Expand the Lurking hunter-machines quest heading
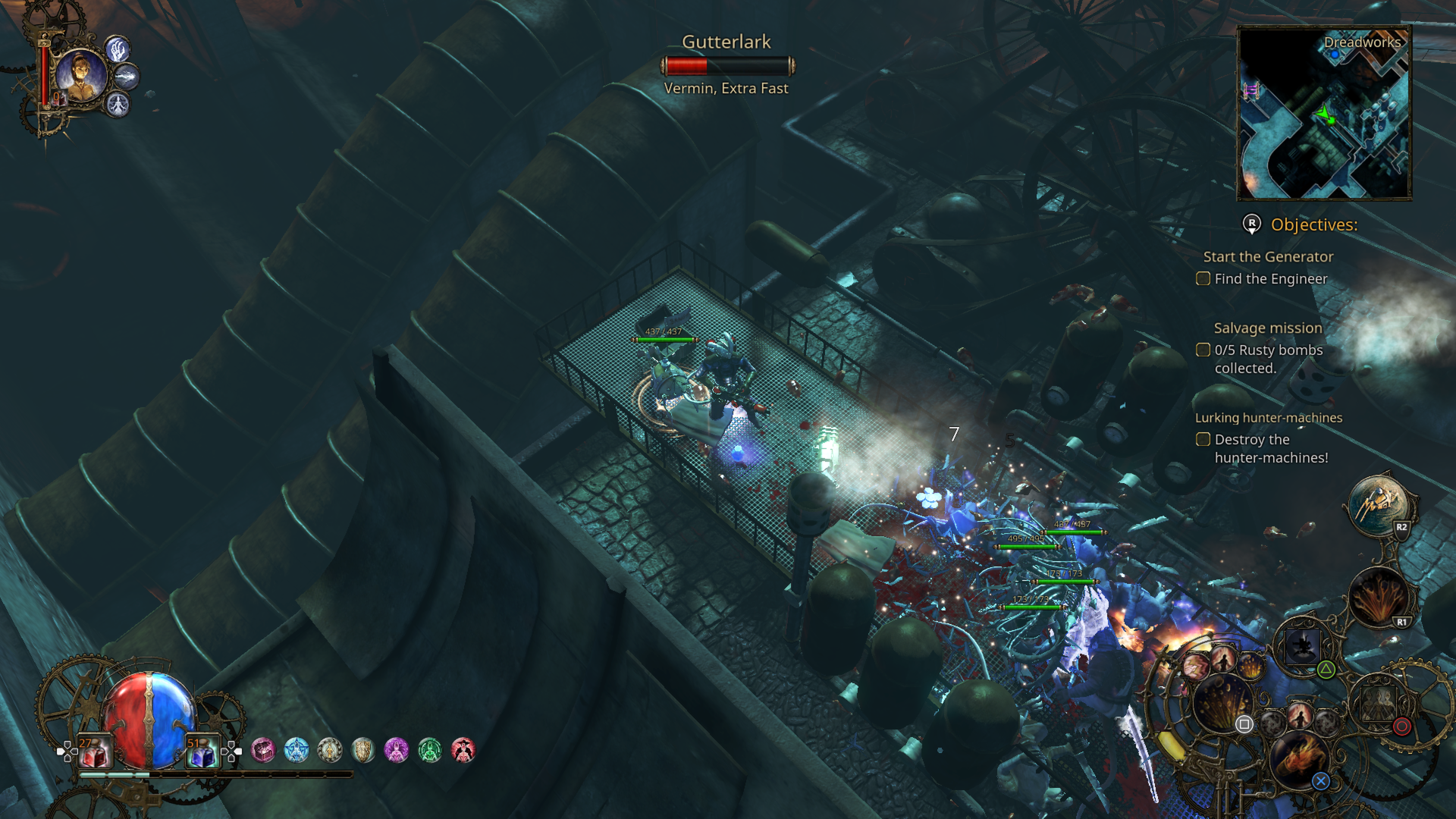The image size is (1456, 819). [x=1269, y=417]
